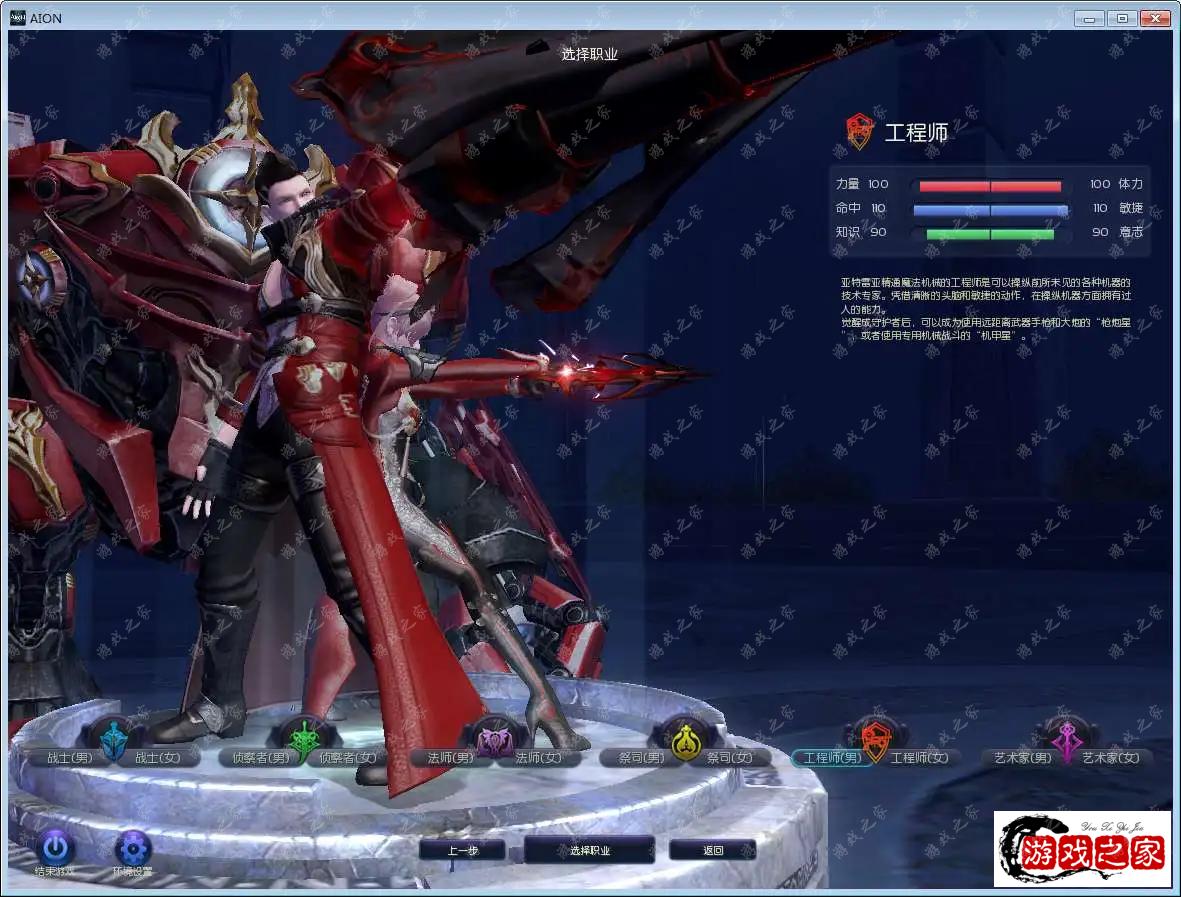Screen dimensions: 1181x897
Task: Choose the 战士(女) female warrior class
Action: pos(158,758)
